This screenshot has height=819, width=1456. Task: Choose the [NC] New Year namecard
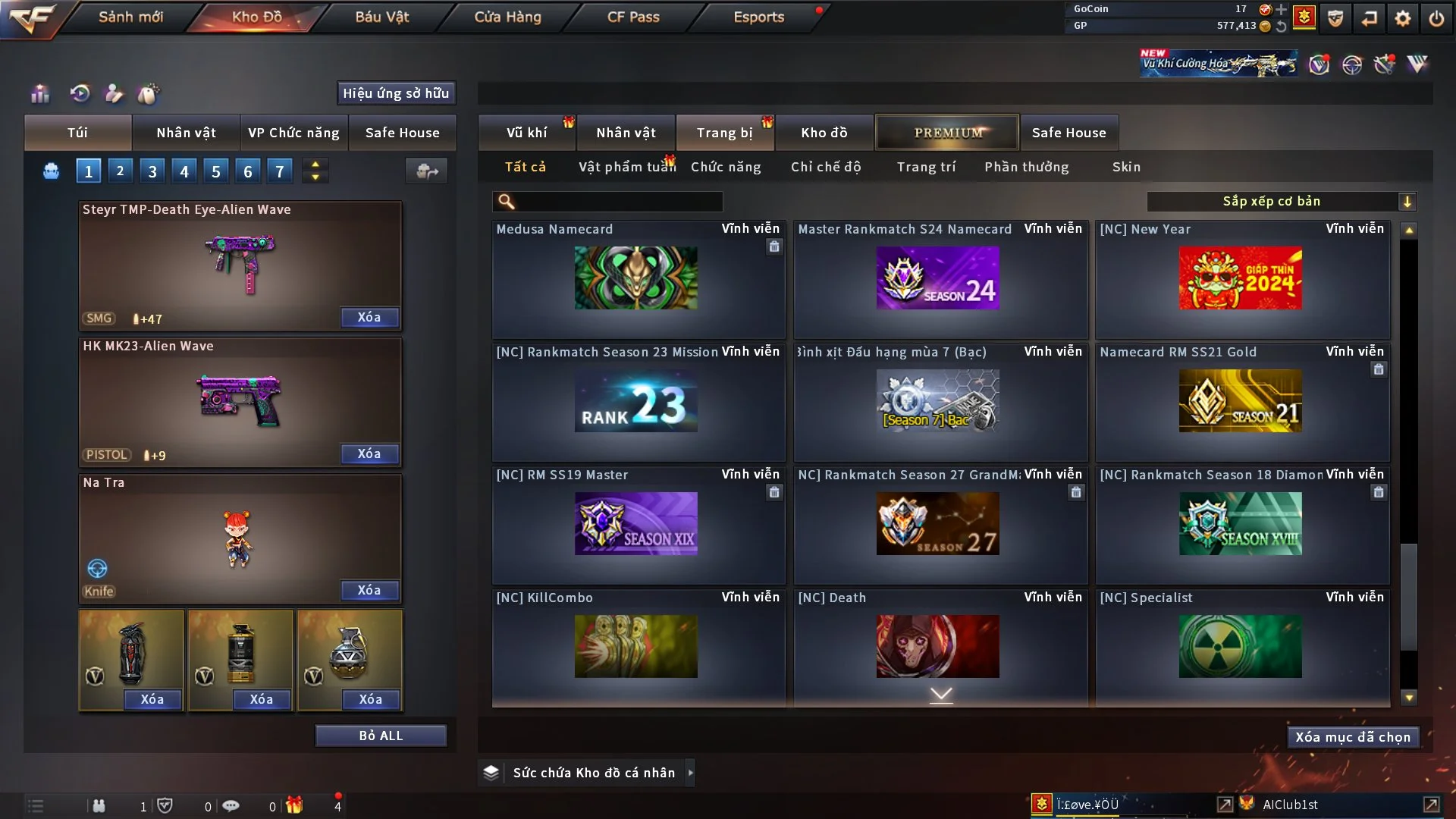1240,278
